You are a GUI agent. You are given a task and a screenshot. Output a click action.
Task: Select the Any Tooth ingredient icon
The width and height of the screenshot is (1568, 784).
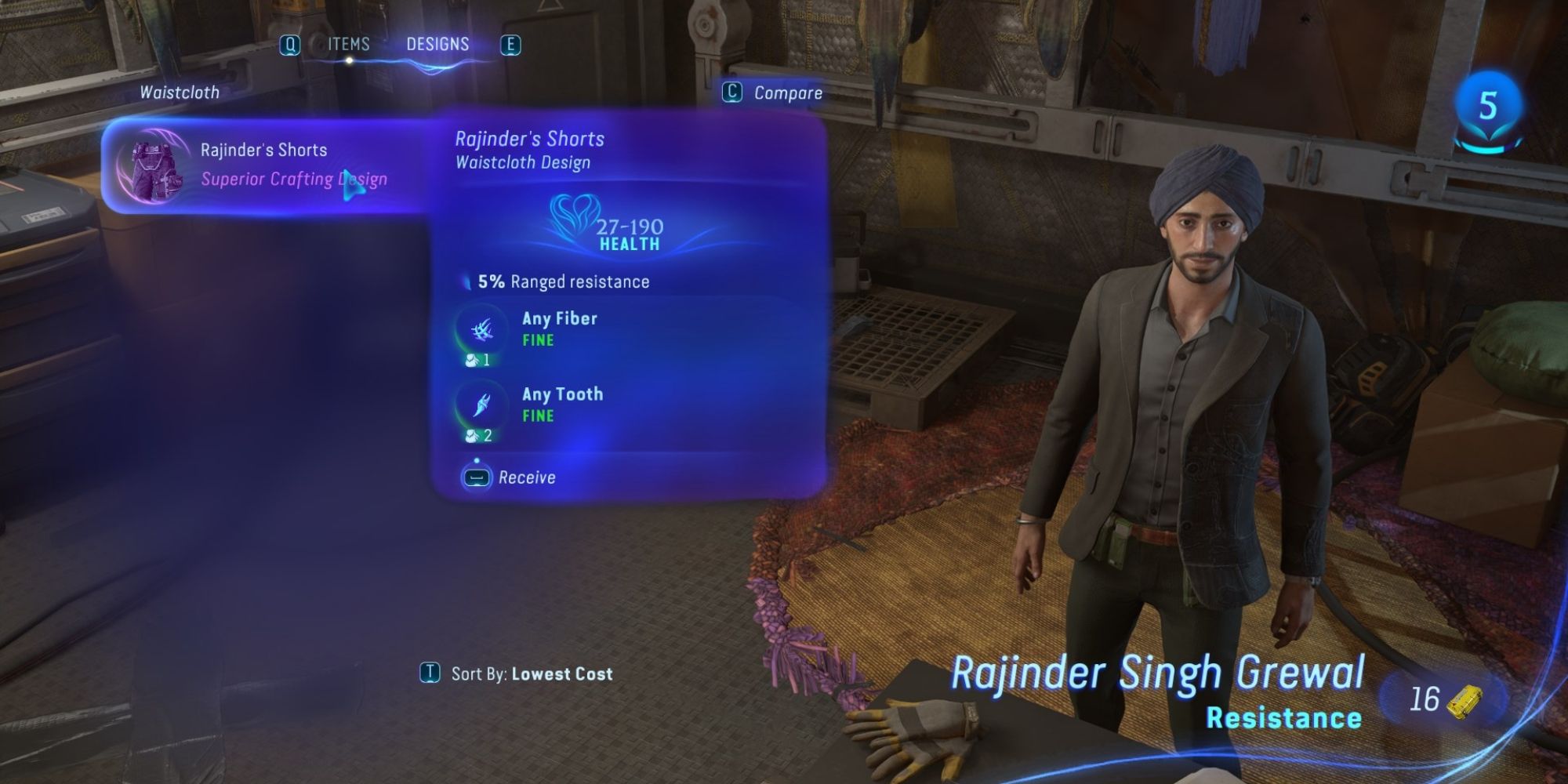pyautogui.click(x=483, y=405)
